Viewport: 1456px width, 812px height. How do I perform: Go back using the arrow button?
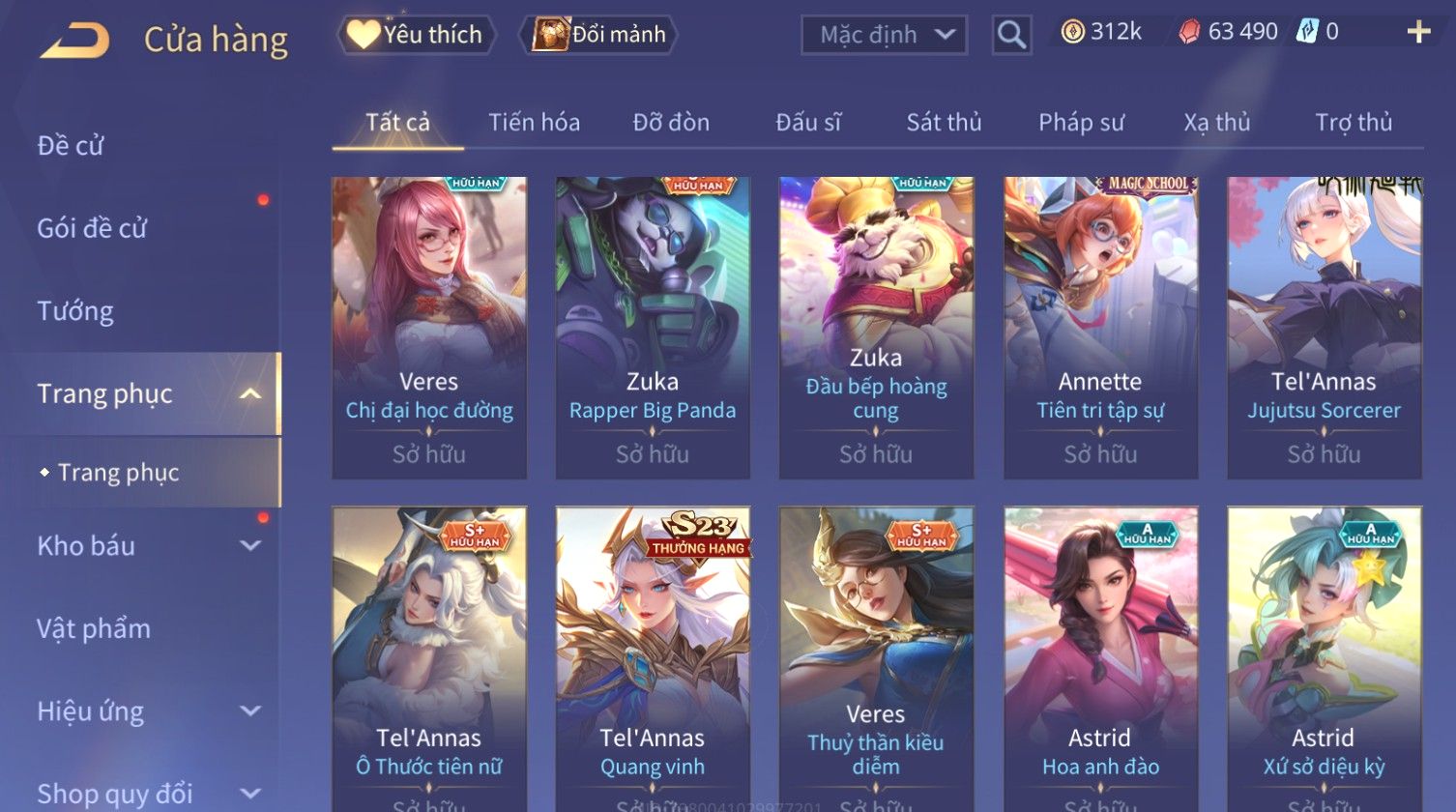(x=75, y=41)
